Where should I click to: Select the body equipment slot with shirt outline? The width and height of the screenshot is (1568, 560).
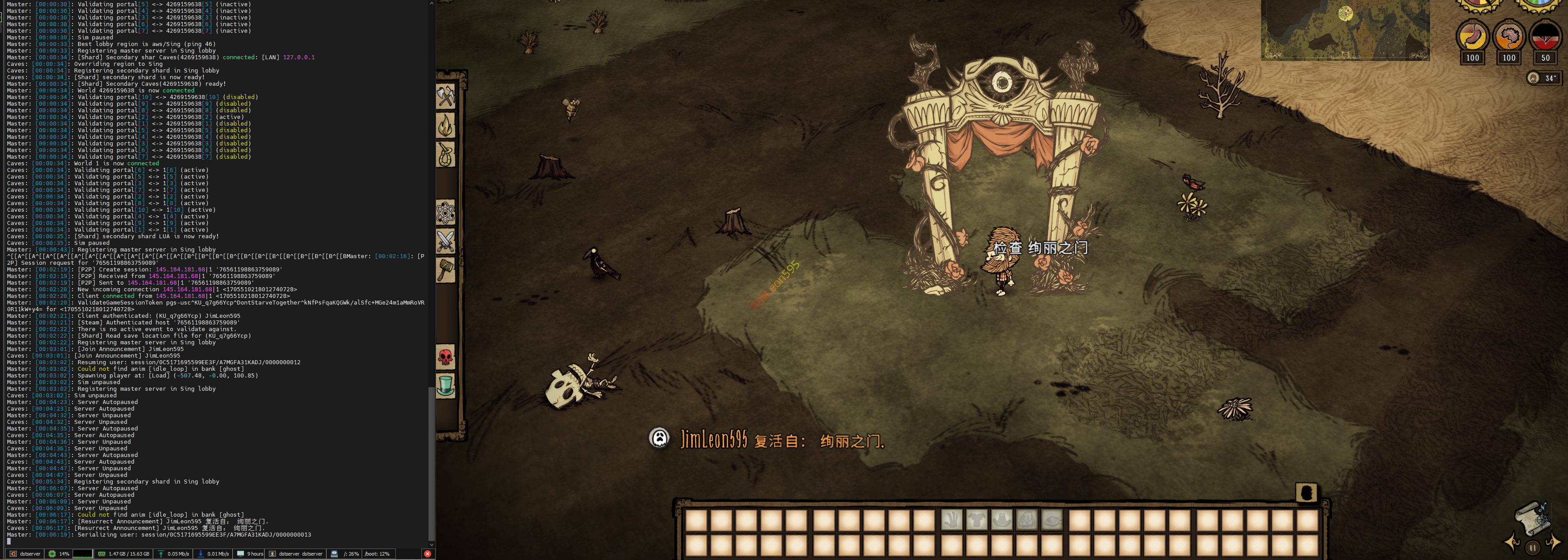pos(977,520)
